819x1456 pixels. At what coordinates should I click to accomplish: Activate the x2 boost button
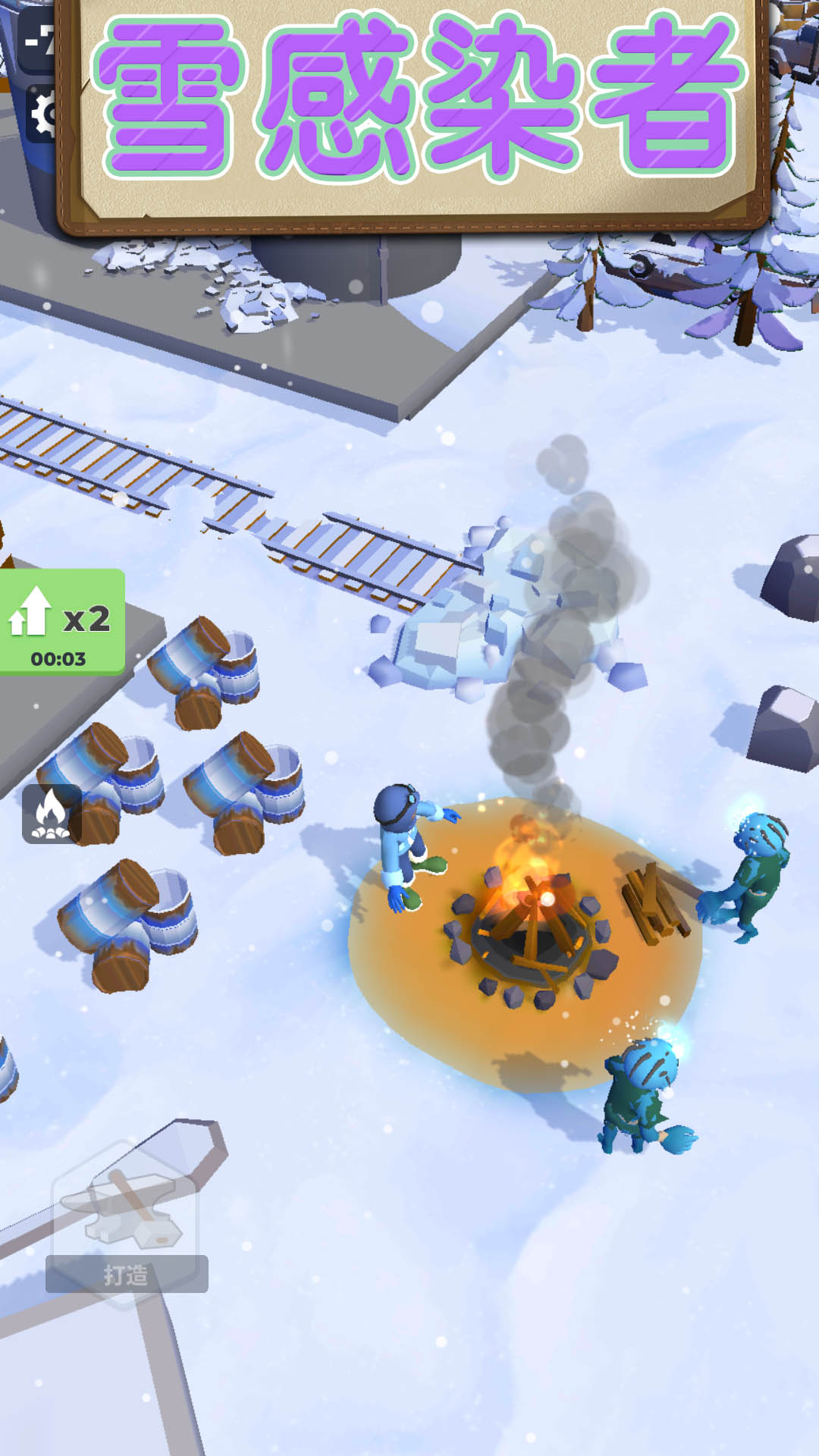pos(61,622)
